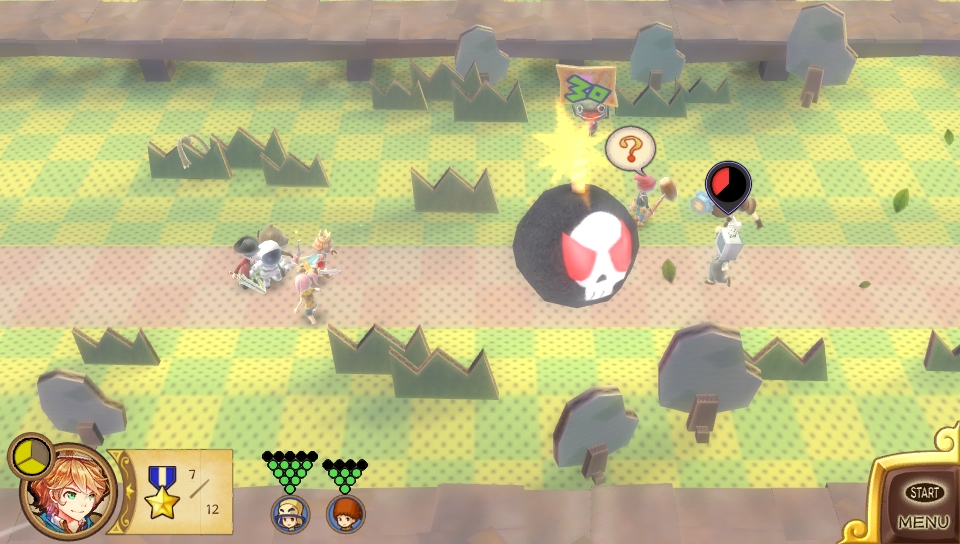Choose the blonde party member icon
960x544 pixels.
290,514
